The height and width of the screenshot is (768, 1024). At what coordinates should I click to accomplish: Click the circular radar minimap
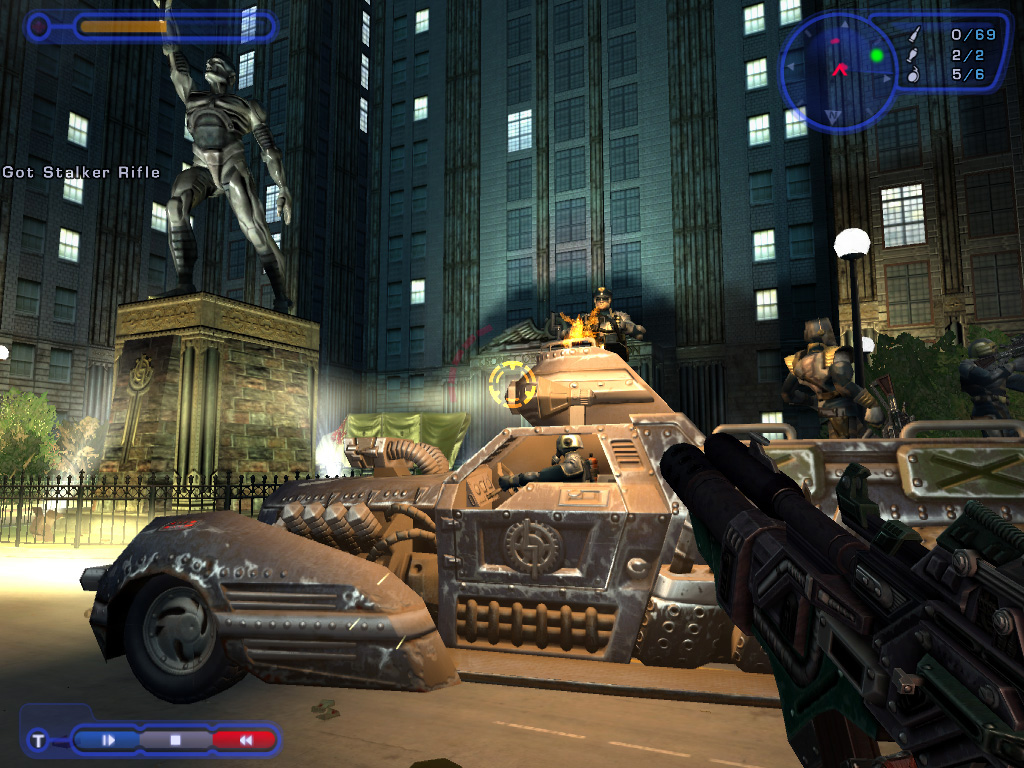coord(838,72)
